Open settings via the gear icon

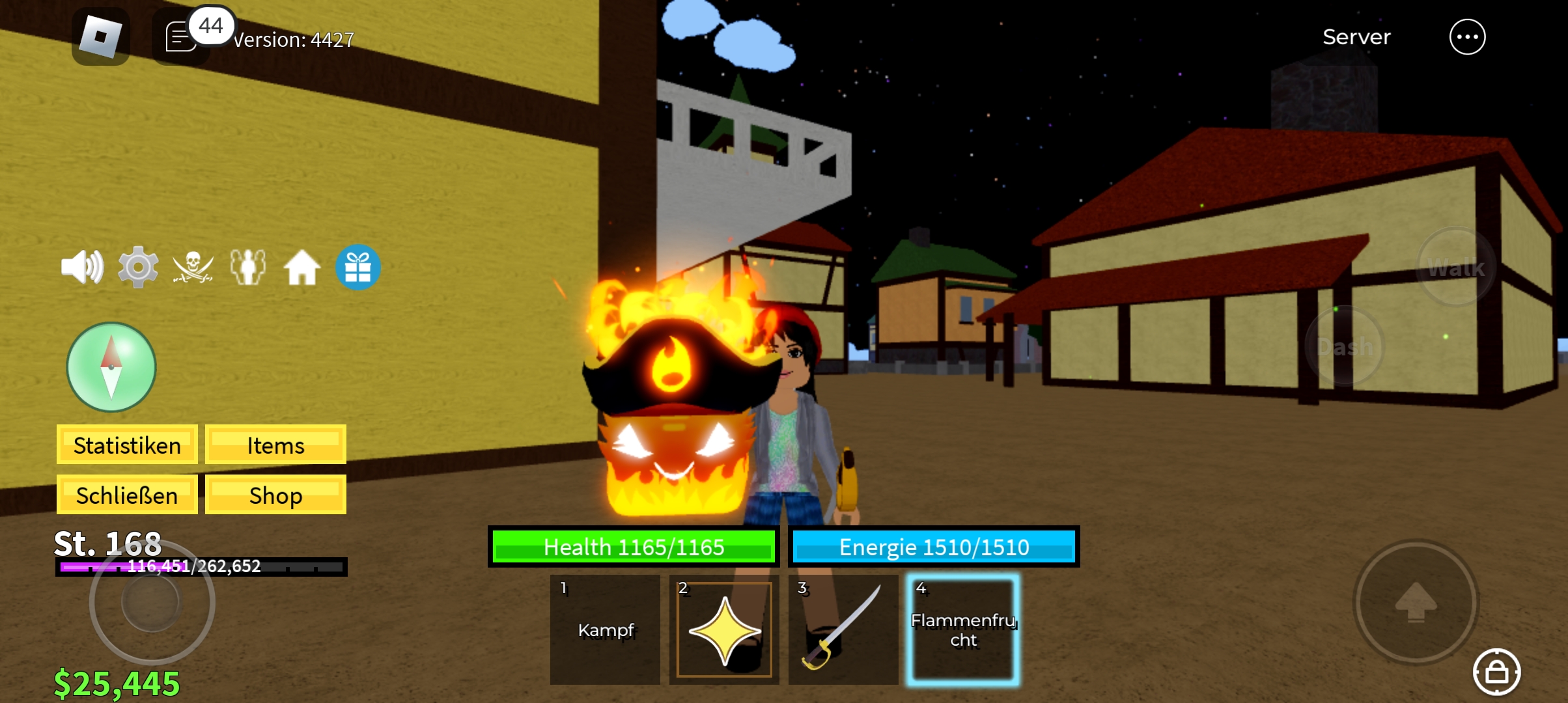pos(137,267)
